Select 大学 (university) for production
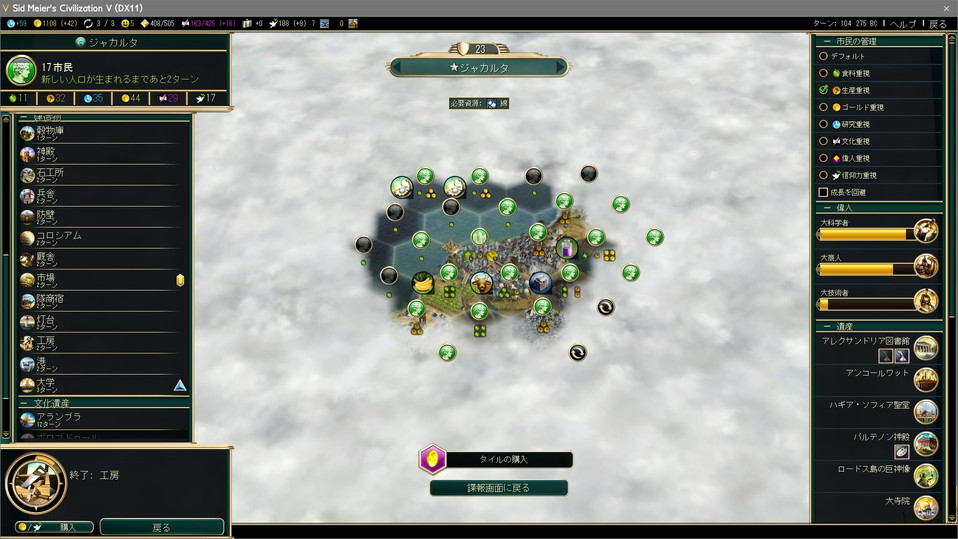Screen dimensions: 958x539 (100, 384)
